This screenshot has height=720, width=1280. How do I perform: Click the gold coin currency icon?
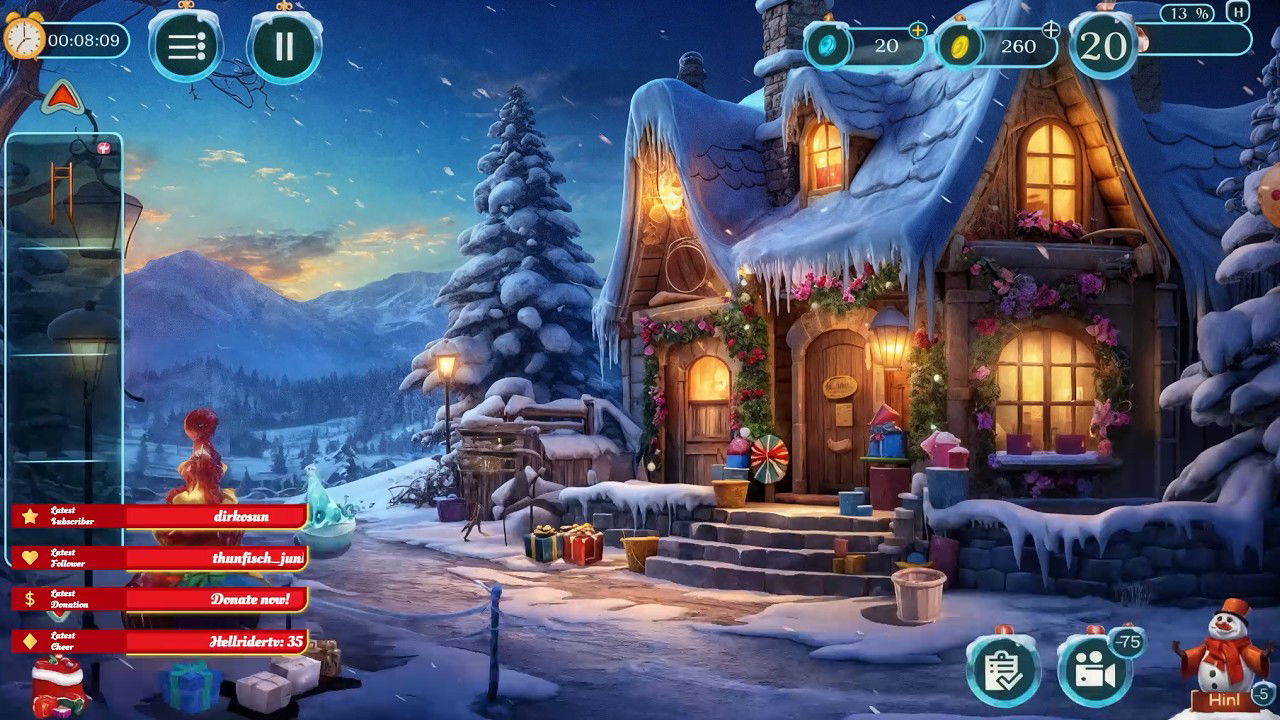coord(957,44)
